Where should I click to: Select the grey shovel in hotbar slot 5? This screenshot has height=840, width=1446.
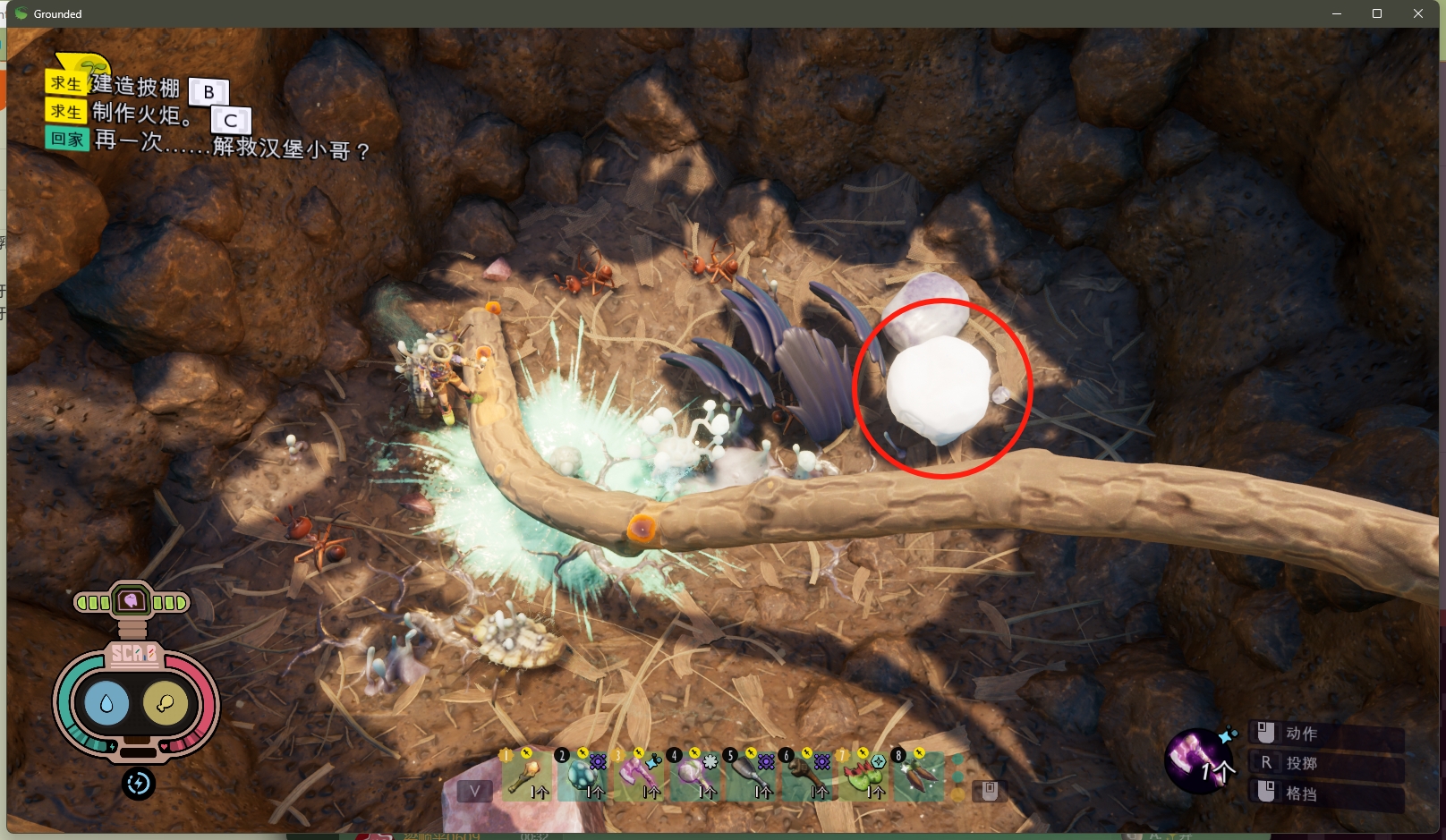tap(751, 775)
